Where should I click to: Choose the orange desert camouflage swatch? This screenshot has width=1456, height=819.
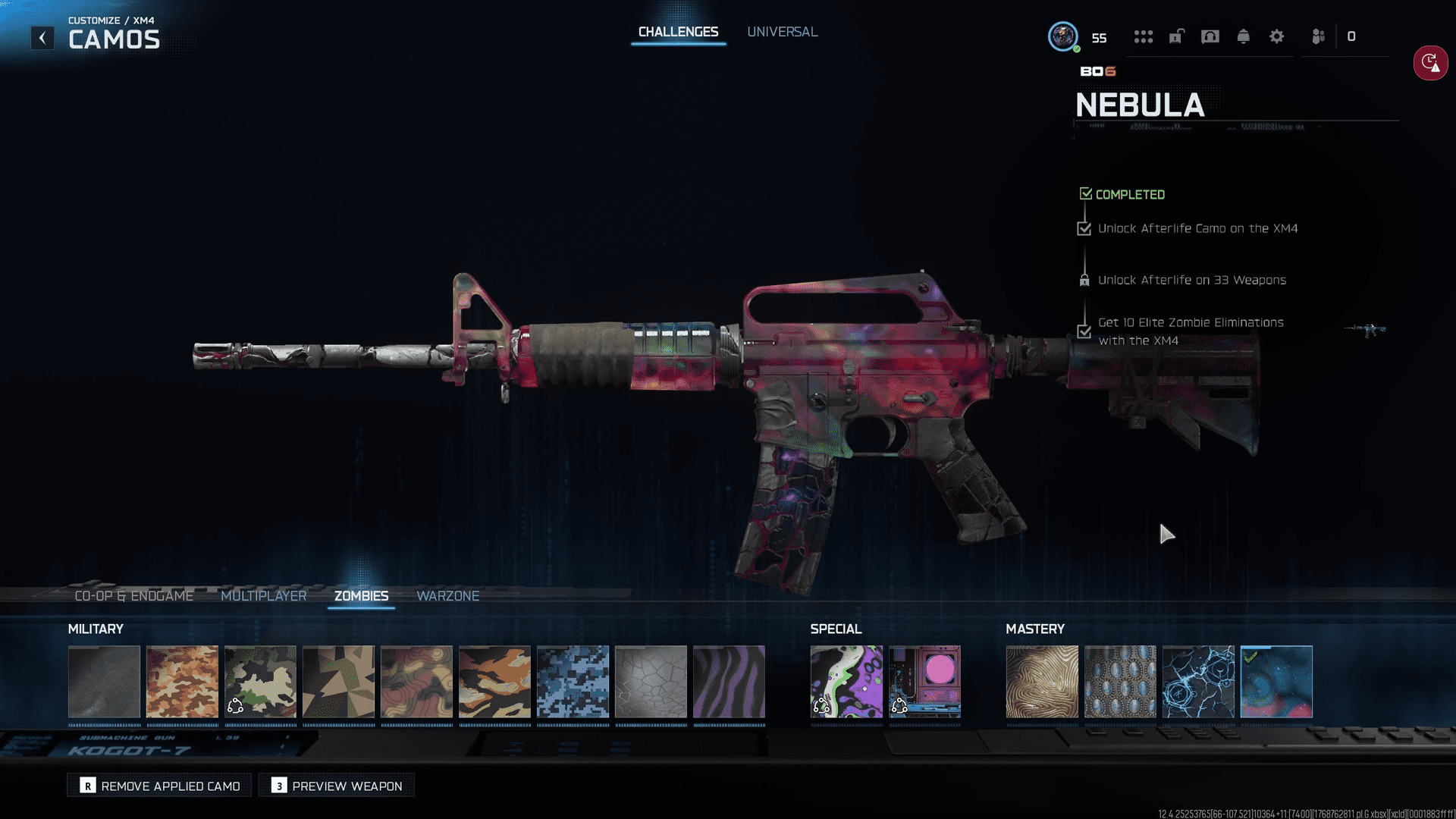click(182, 682)
